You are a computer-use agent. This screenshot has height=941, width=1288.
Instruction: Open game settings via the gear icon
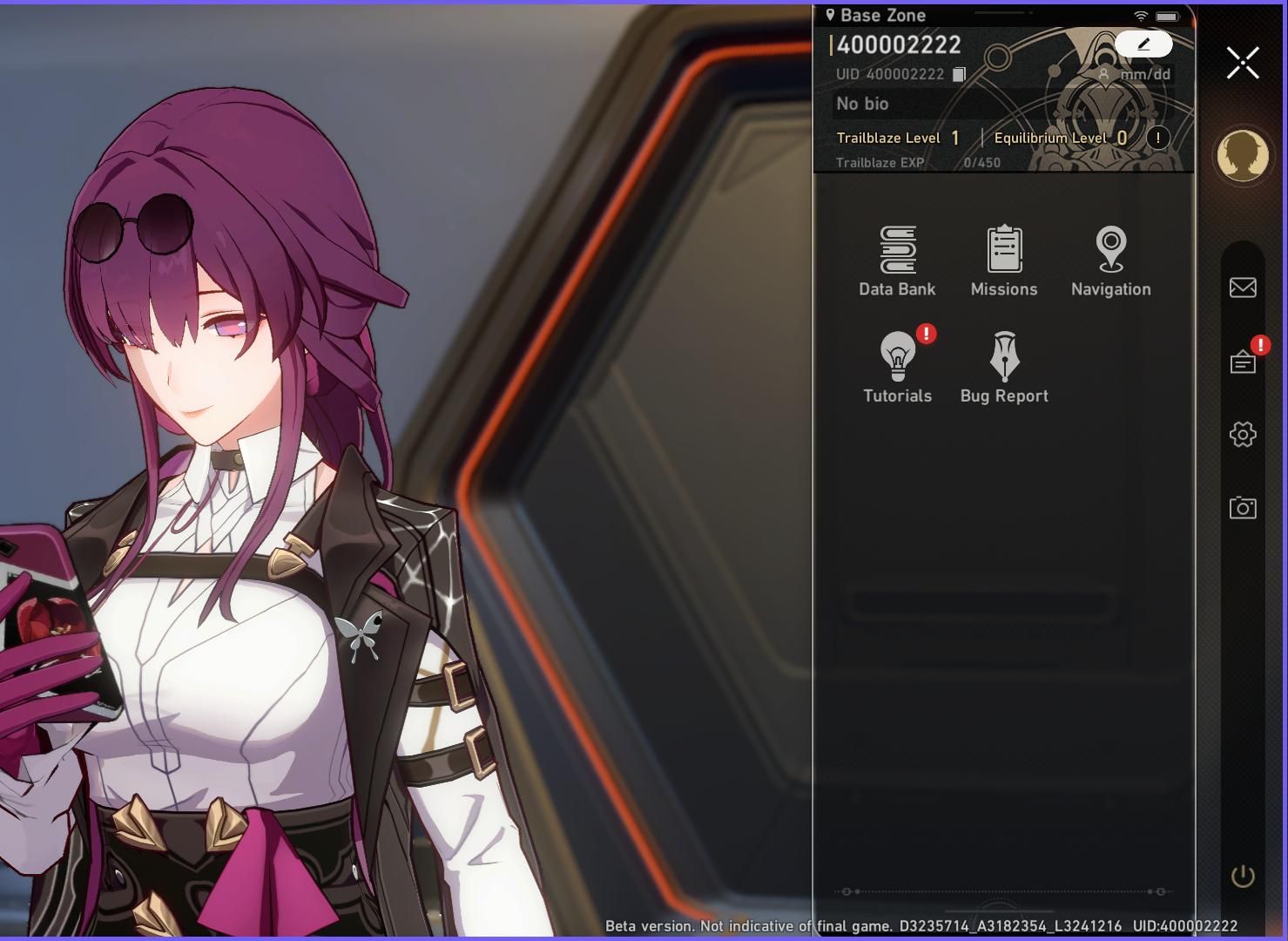1243,433
